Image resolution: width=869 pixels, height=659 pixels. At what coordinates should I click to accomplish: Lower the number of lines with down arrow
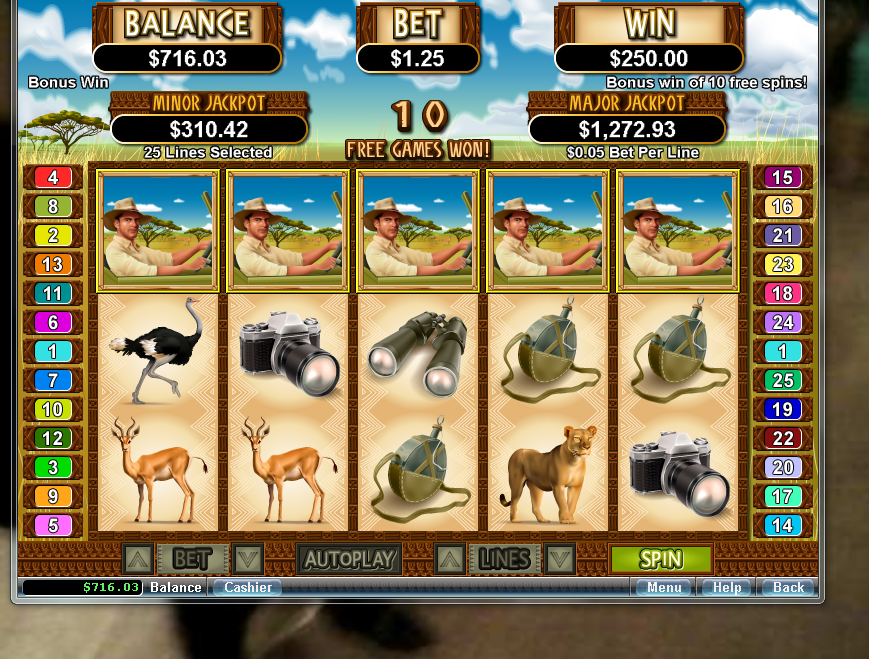[x=560, y=559]
